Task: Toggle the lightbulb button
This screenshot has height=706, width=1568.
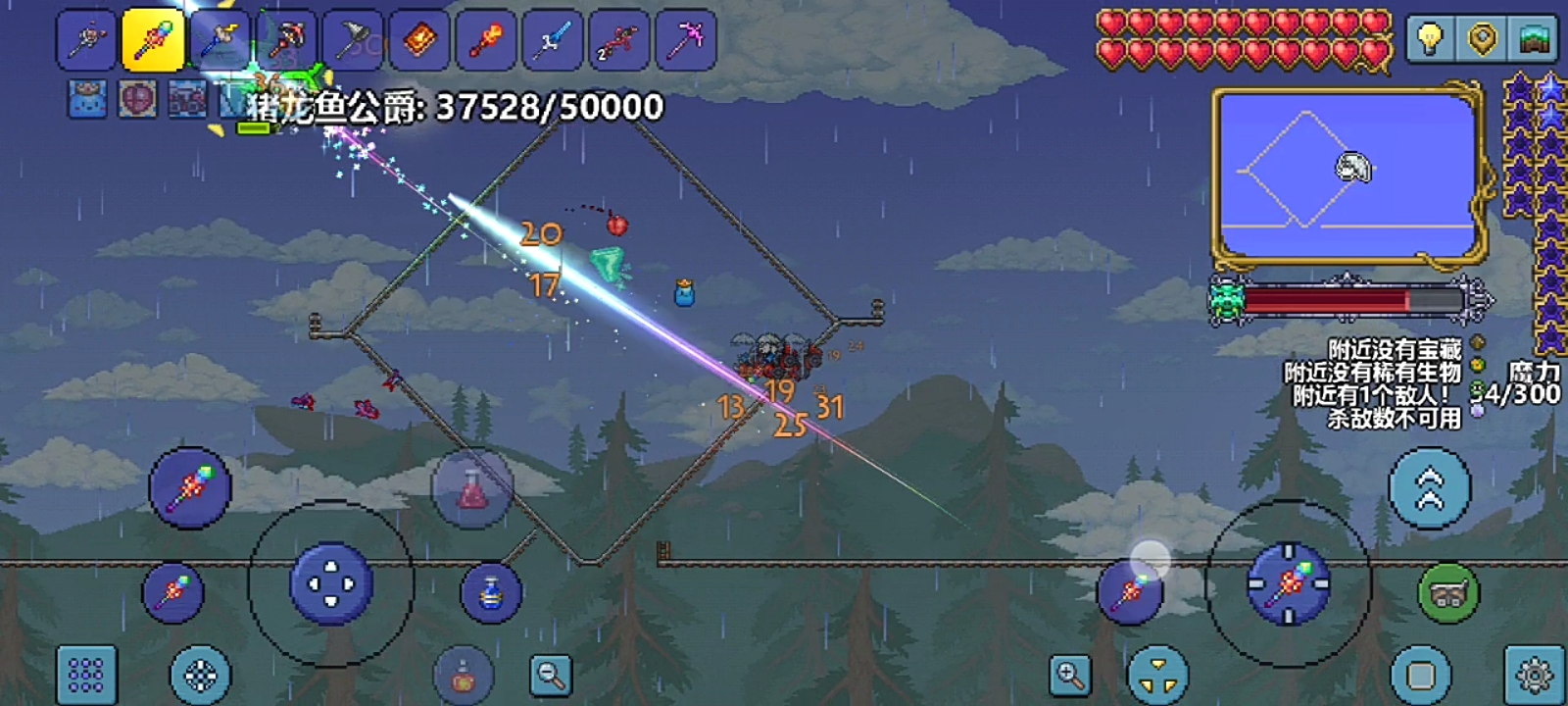Action: pos(1430,39)
